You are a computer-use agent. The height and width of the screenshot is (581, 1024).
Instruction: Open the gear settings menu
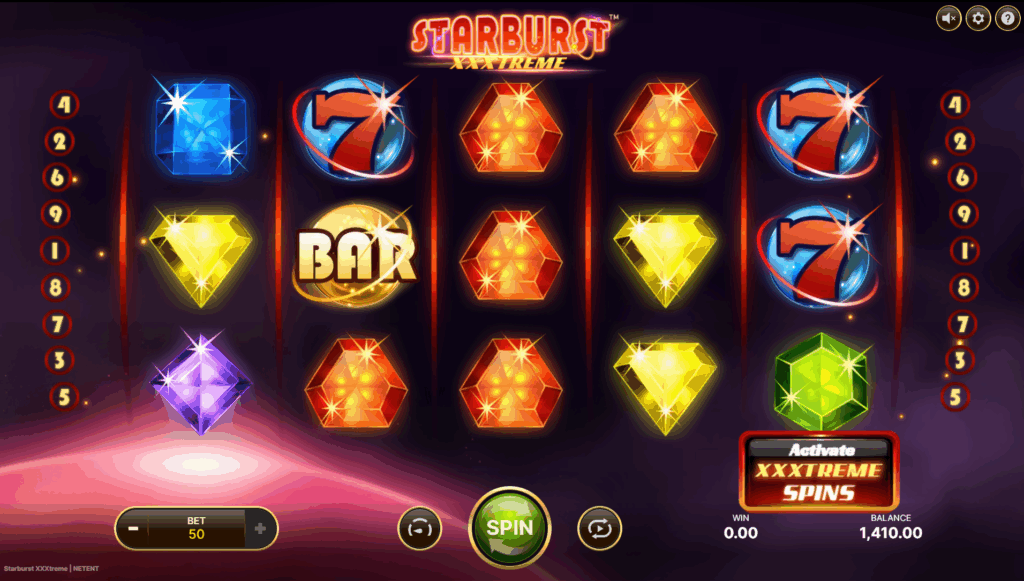tap(977, 18)
